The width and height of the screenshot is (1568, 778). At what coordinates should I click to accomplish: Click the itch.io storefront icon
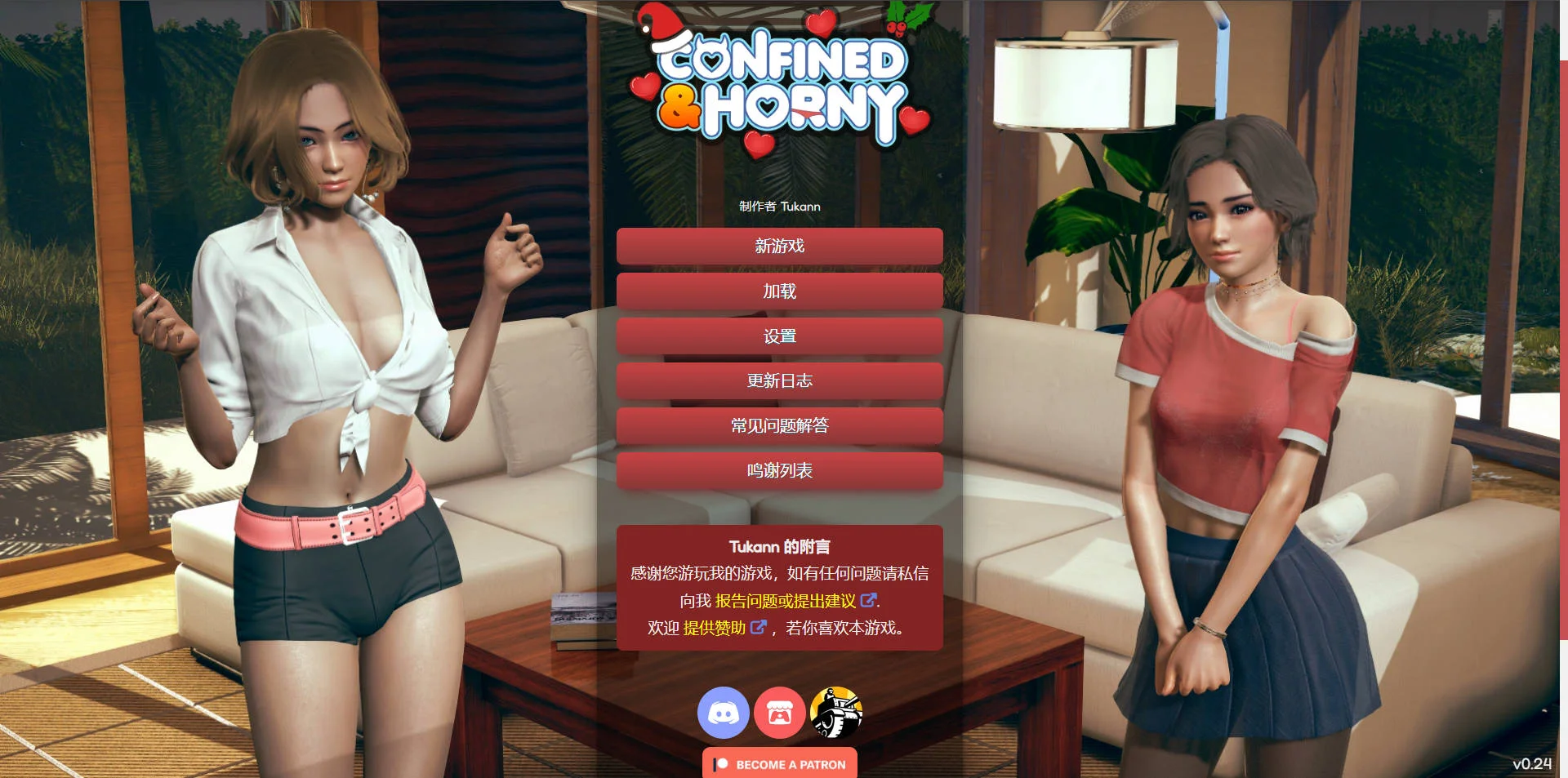pos(780,713)
